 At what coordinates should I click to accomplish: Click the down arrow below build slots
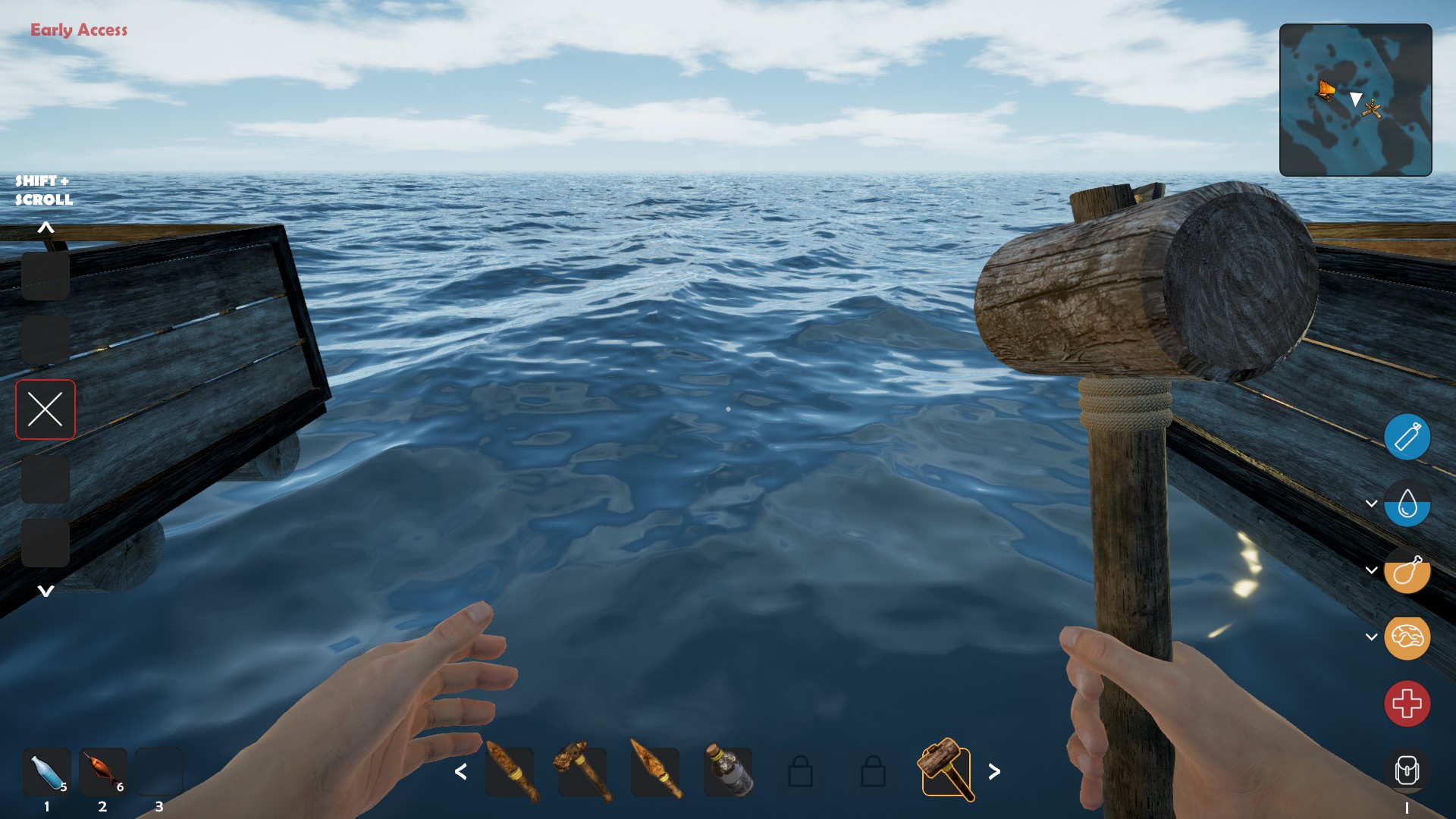click(x=45, y=591)
